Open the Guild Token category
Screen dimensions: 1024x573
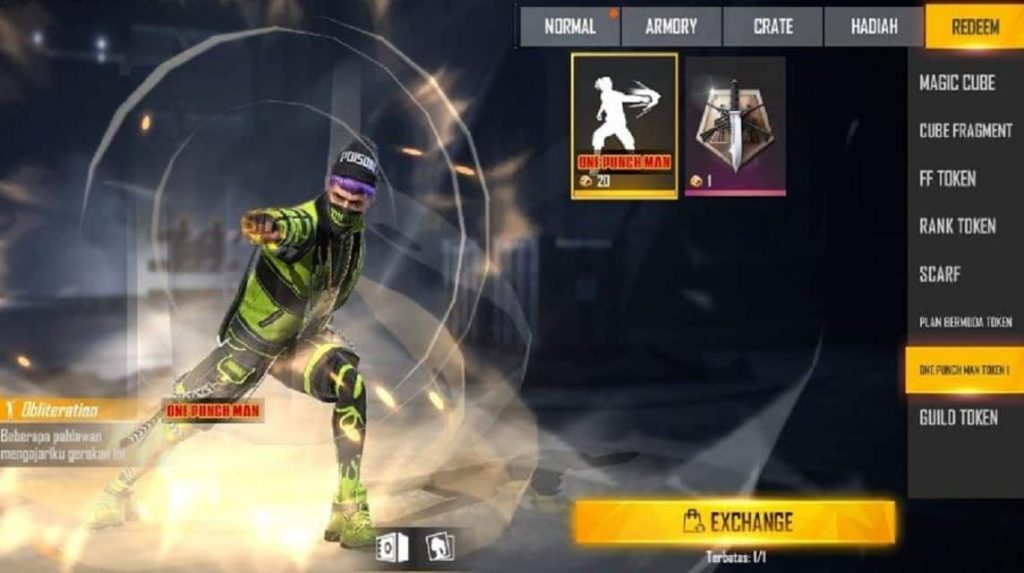click(957, 417)
